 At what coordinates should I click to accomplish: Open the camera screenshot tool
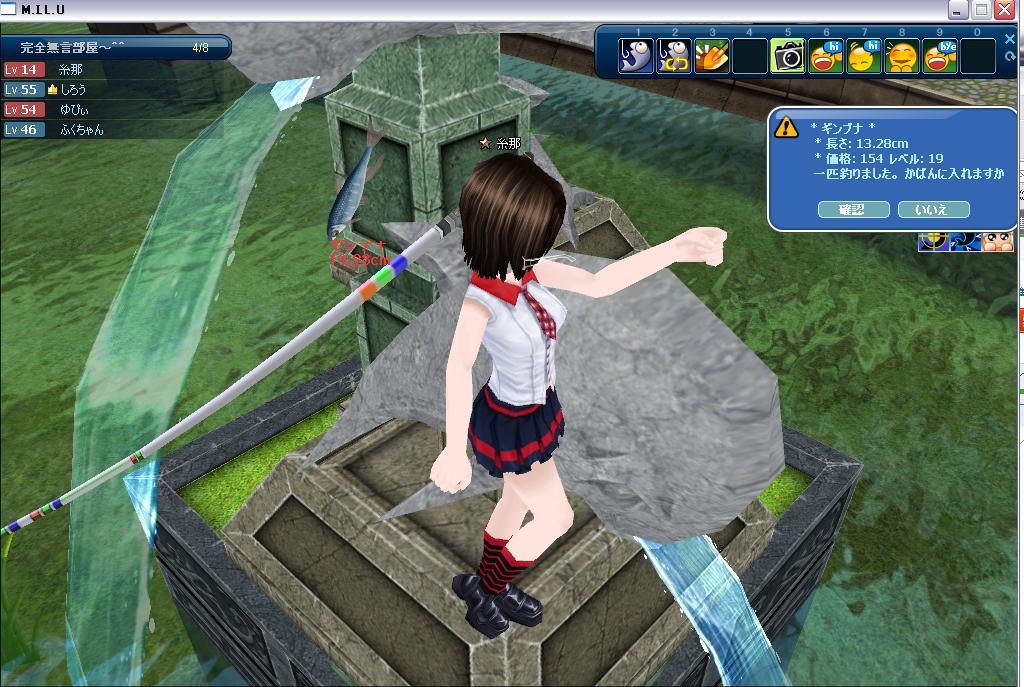(788, 56)
